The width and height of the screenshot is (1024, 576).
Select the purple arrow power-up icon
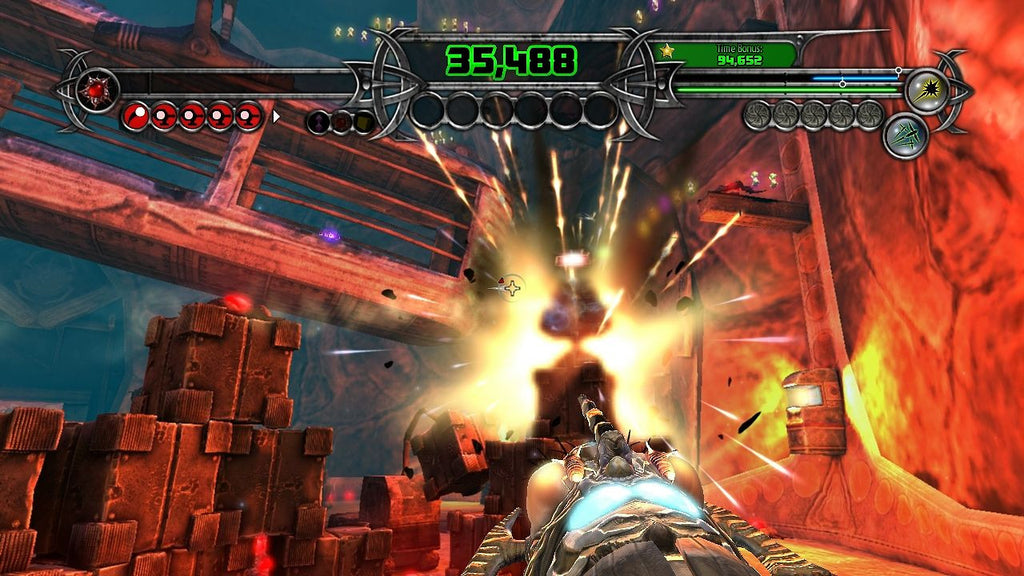click(319, 122)
